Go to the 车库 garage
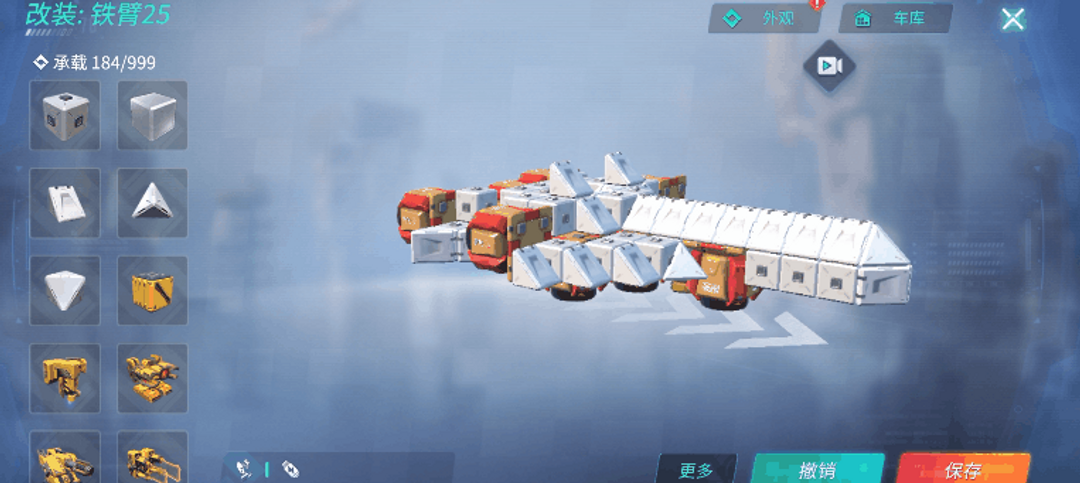1080x483 pixels. [x=894, y=19]
